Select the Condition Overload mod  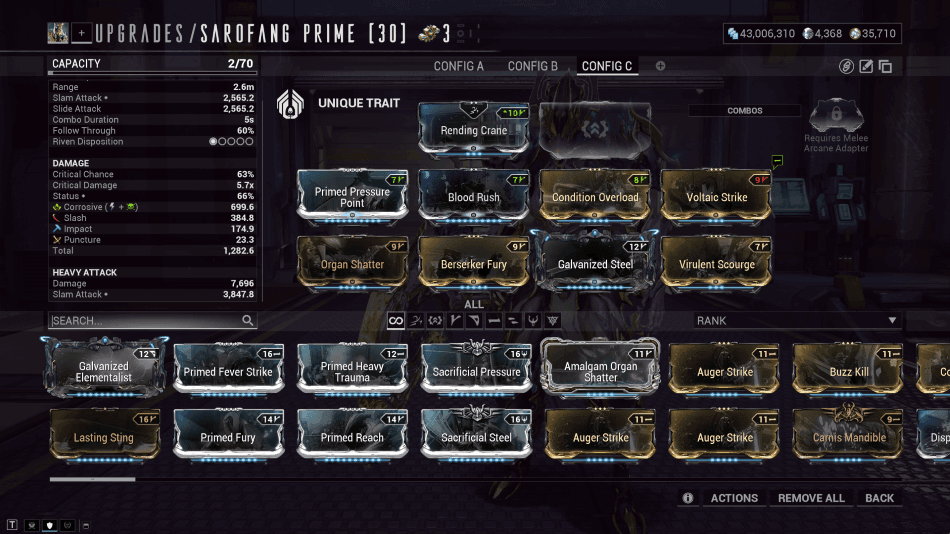pos(595,196)
